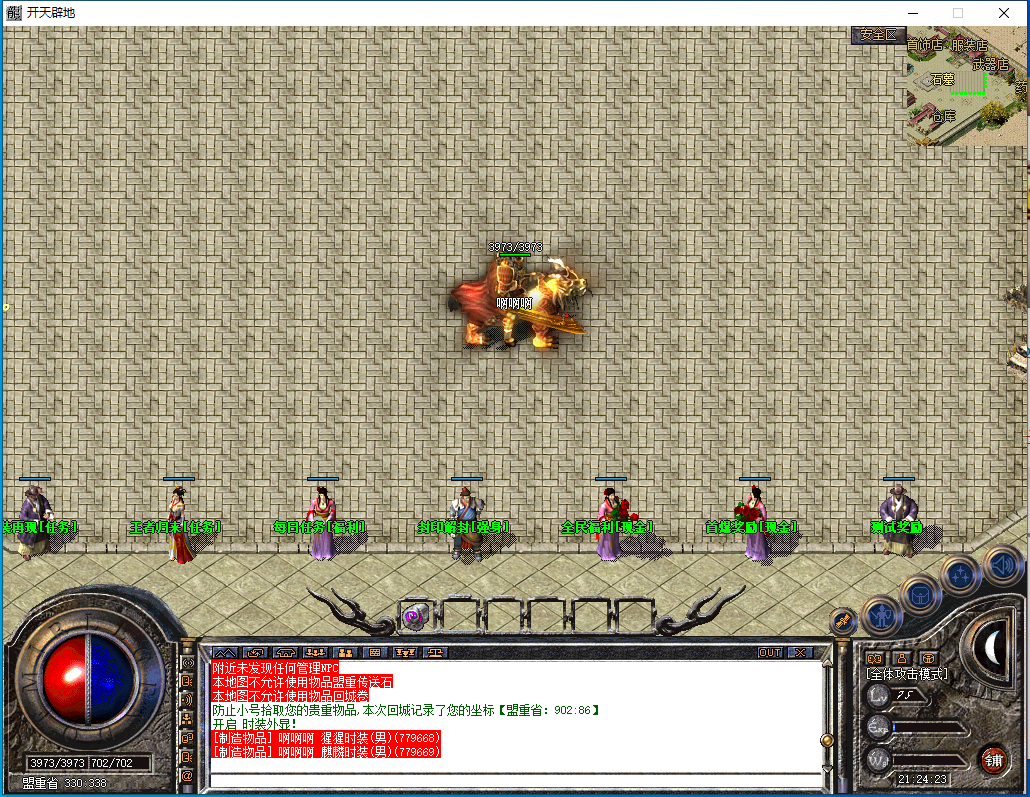This screenshot has width=1030, height=797.
Task: Open the balance scale icon on chat toolbar
Action: 436,652
